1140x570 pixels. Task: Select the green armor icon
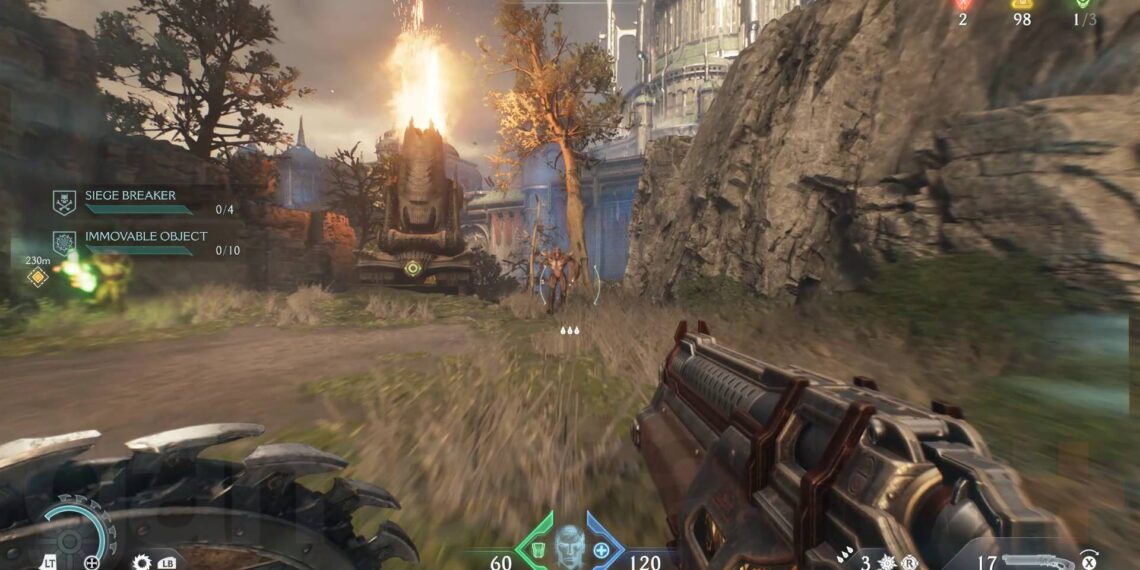[x=537, y=551]
